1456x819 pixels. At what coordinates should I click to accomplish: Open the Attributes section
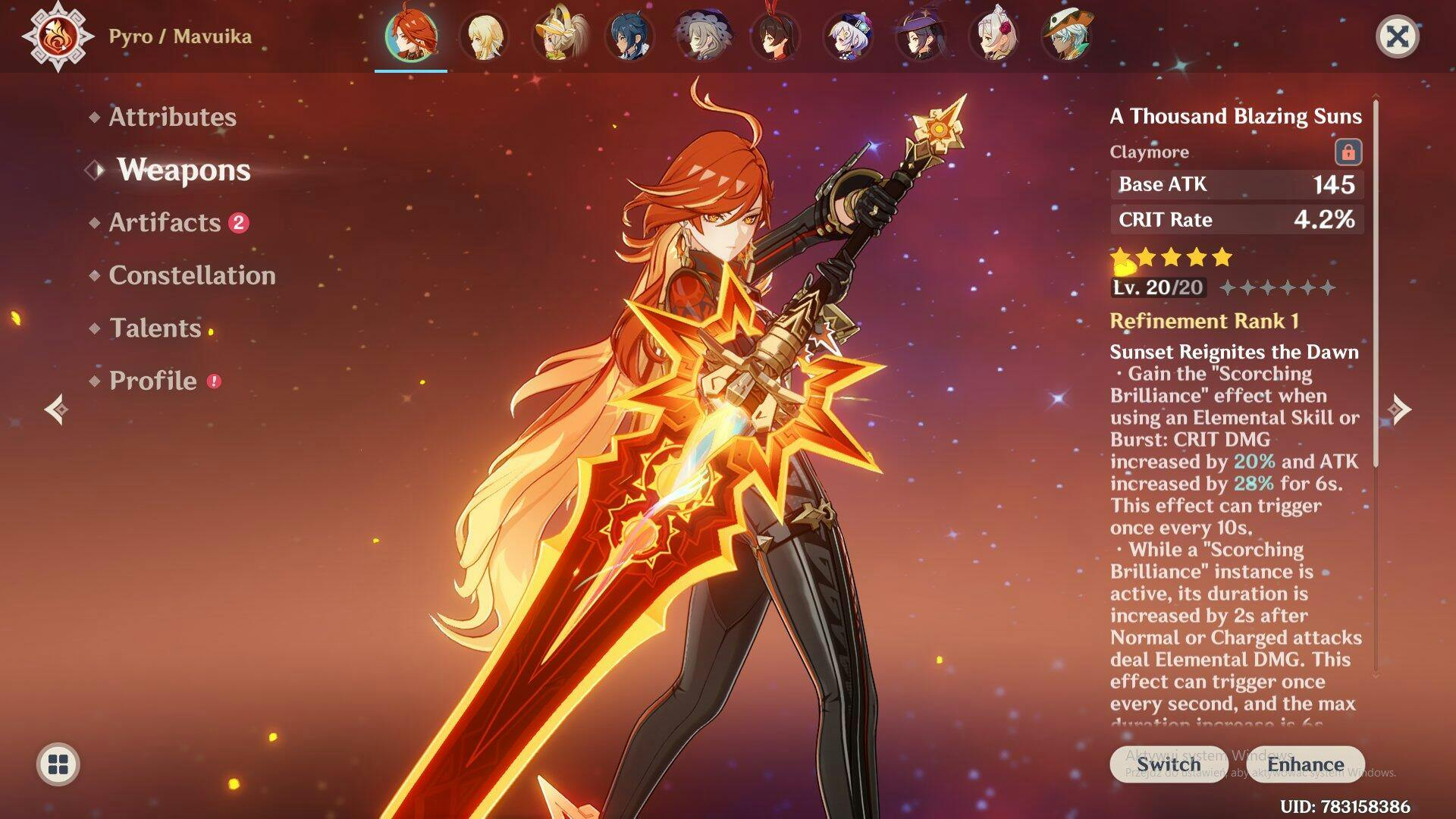tap(172, 117)
